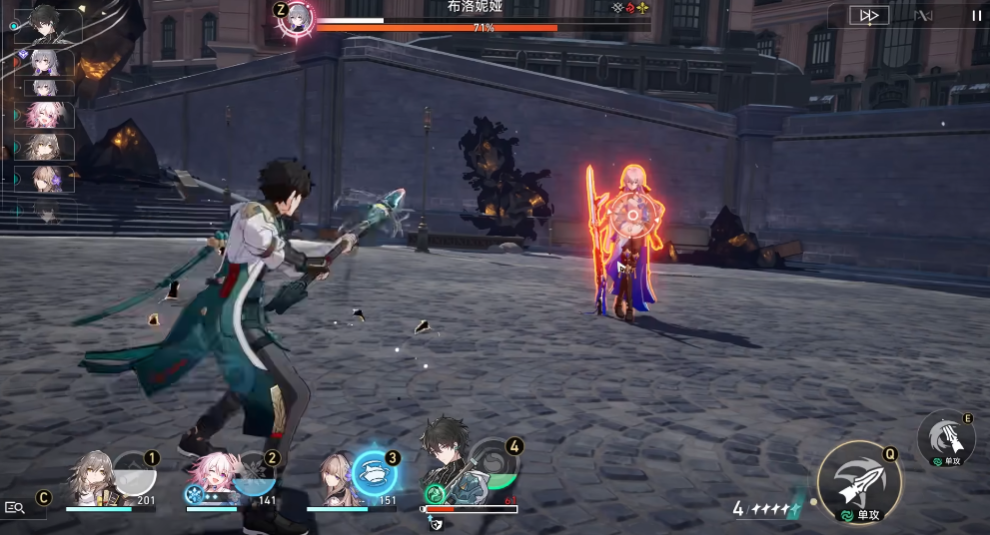The width and height of the screenshot is (990, 535).
Task: Pause the battle
Action: [x=976, y=15]
